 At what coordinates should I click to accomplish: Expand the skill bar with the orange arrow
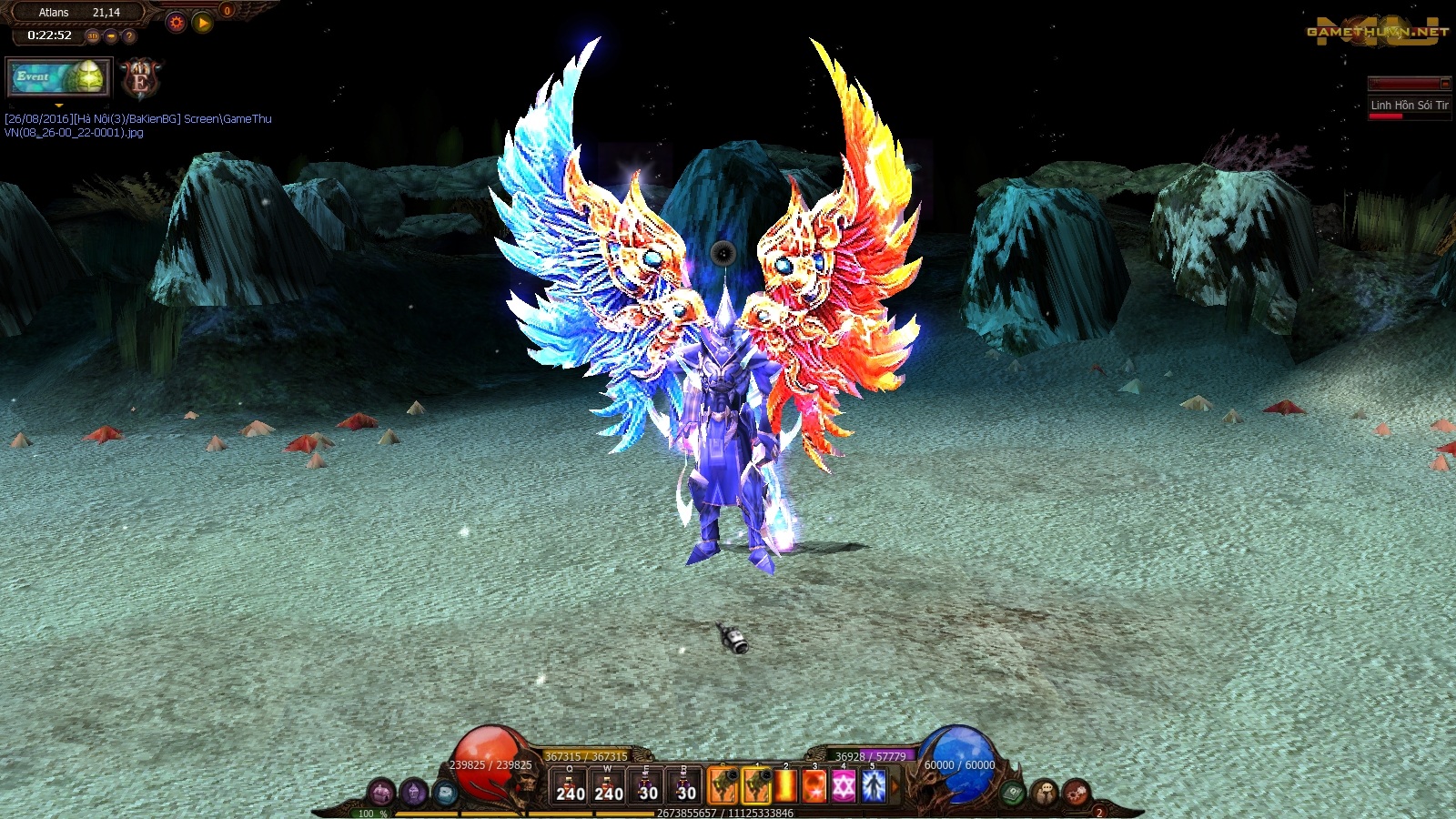click(x=894, y=786)
